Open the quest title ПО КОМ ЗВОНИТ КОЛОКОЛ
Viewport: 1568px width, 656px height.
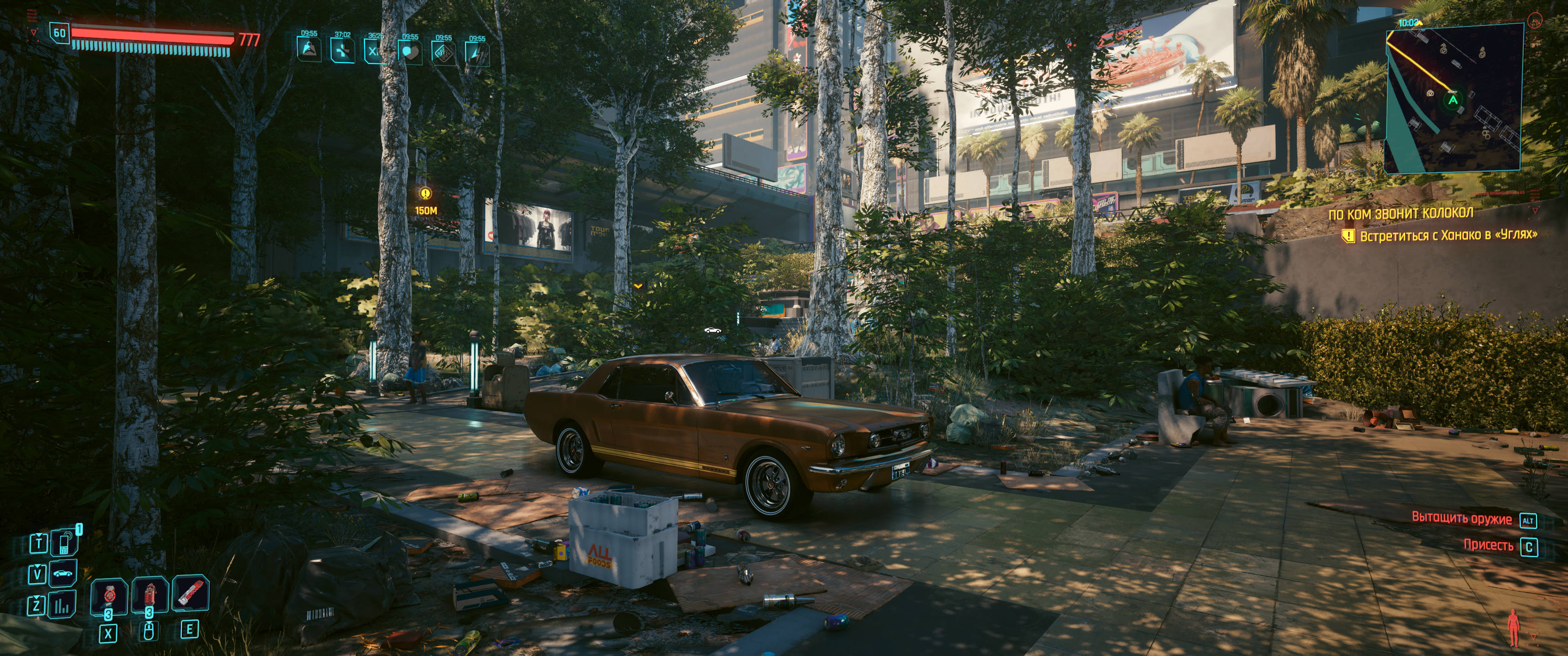click(1401, 214)
